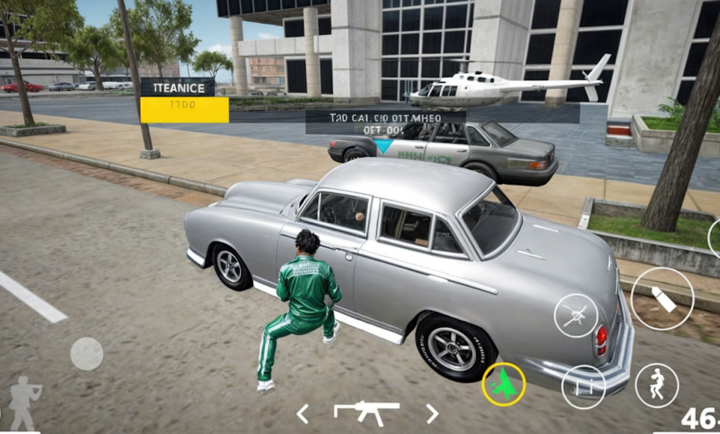
Task: Switch to the next weapon with right arrow
Action: (x=432, y=413)
